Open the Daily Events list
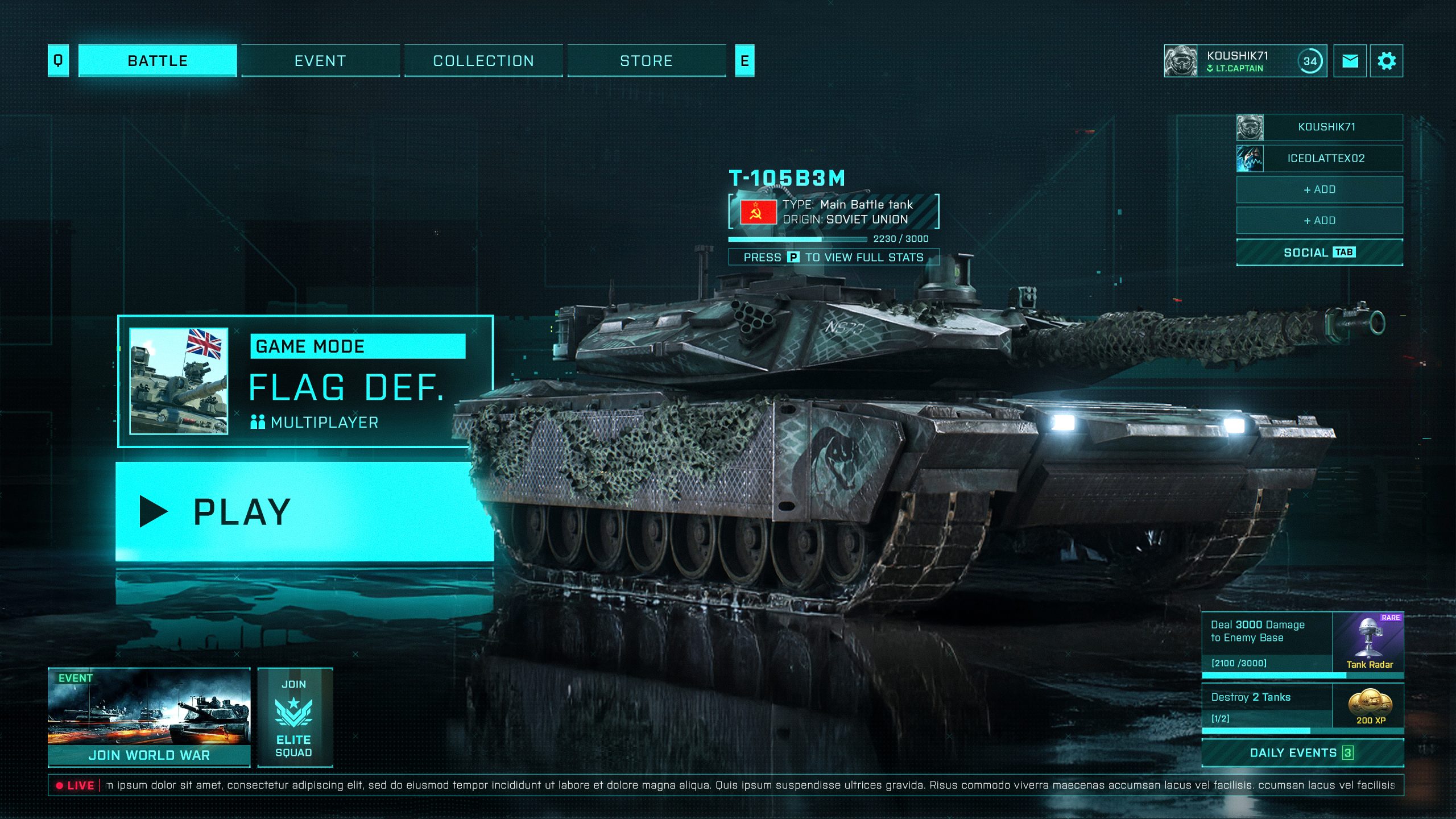The image size is (1456, 819). click(x=1302, y=753)
